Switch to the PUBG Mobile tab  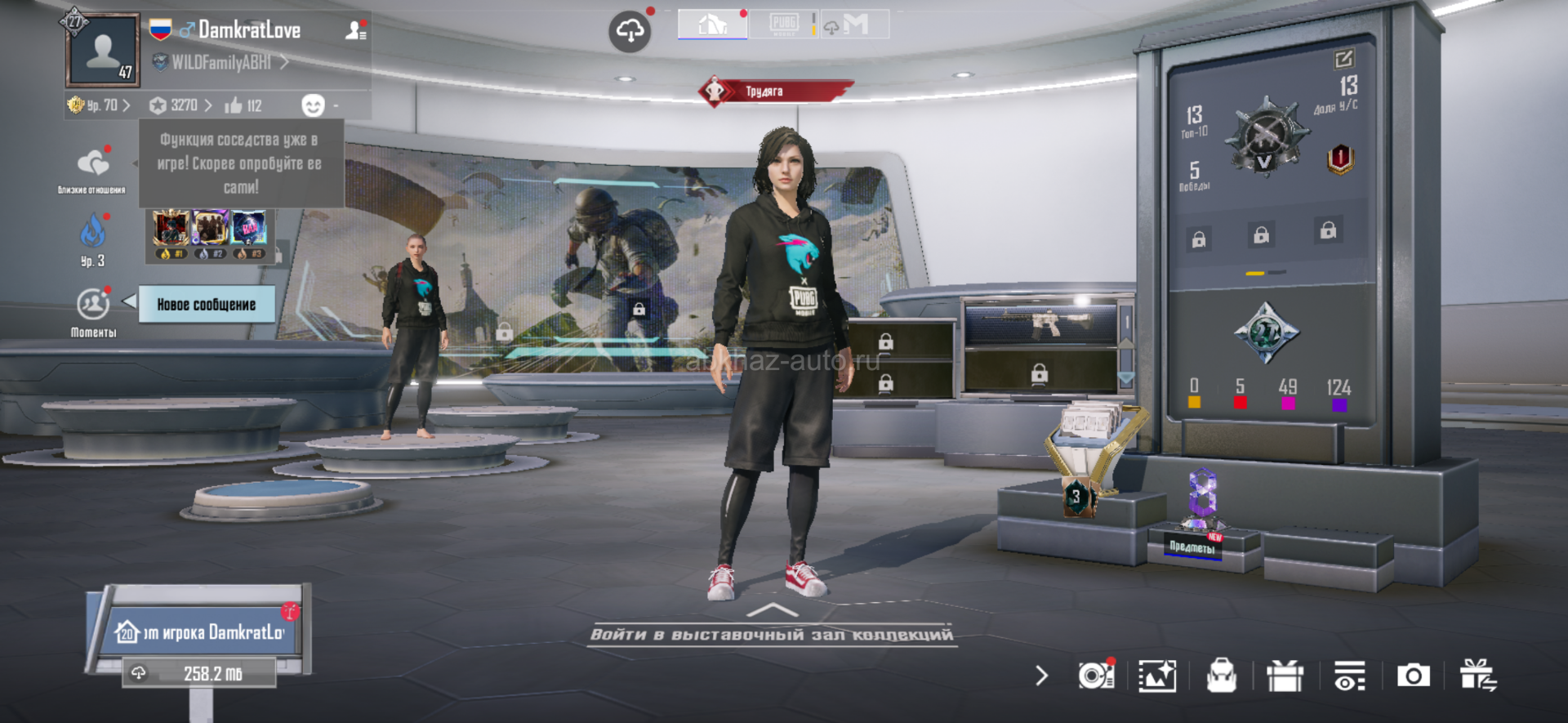783,25
